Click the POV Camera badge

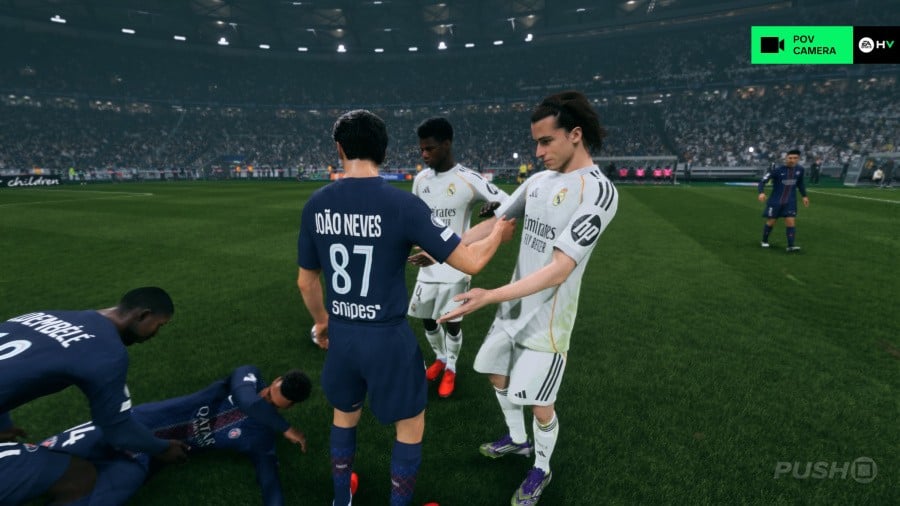(x=802, y=45)
